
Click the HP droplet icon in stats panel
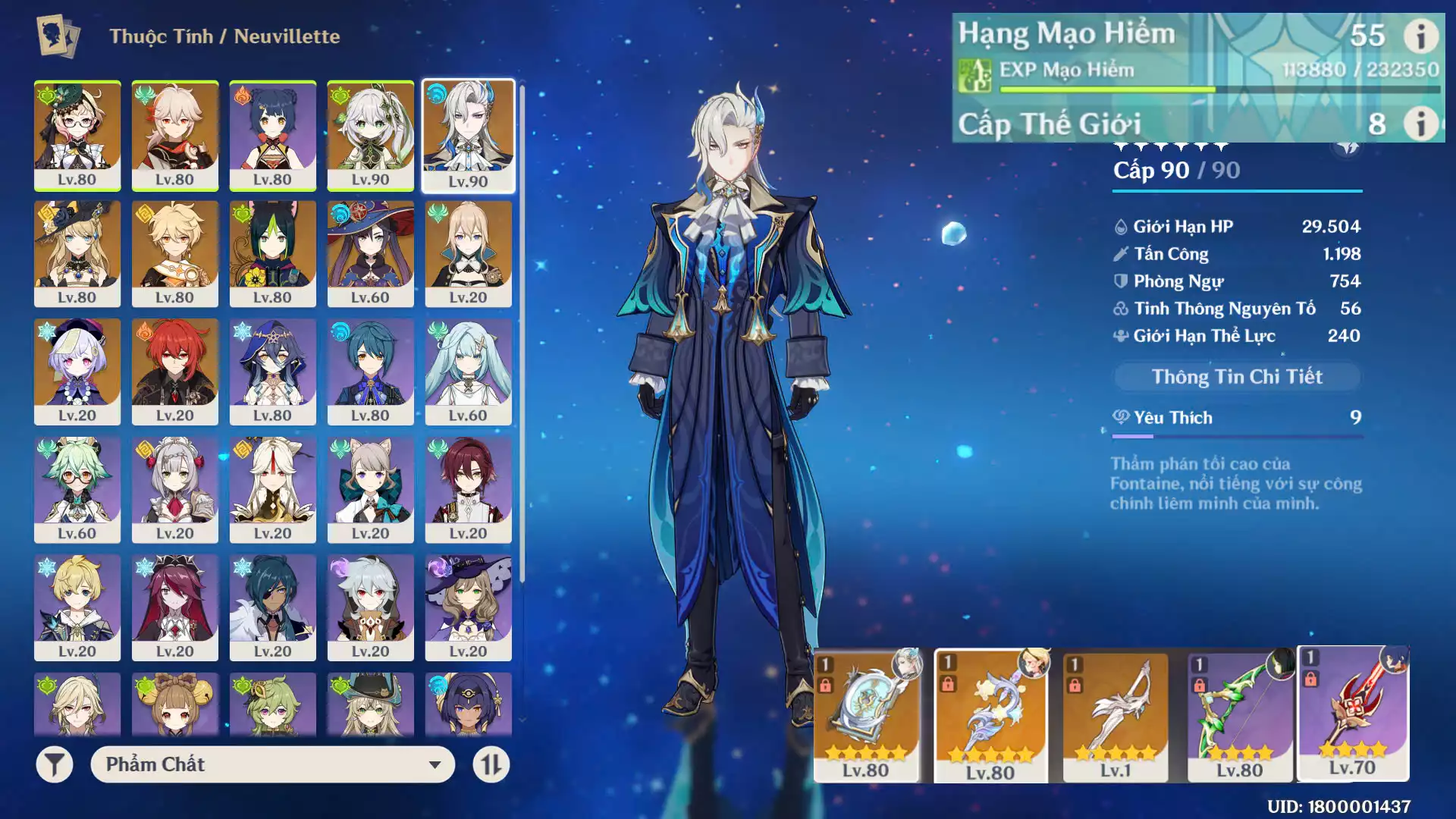tap(1119, 226)
